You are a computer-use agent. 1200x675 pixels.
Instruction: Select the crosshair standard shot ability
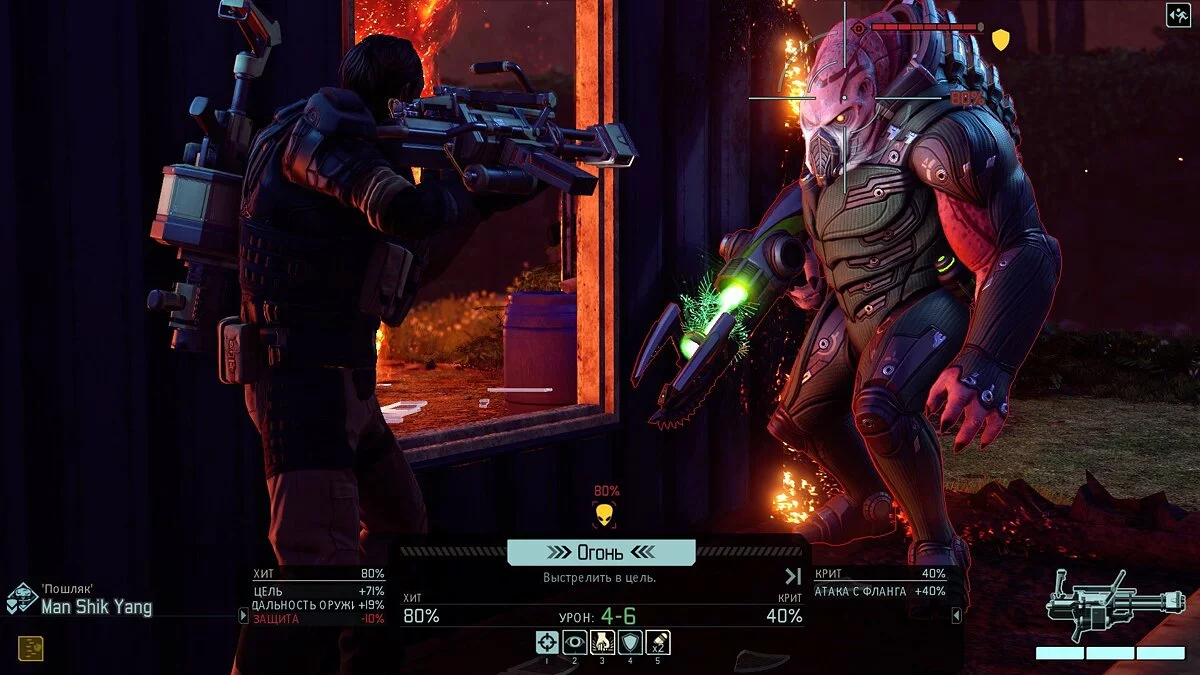pyautogui.click(x=547, y=643)
